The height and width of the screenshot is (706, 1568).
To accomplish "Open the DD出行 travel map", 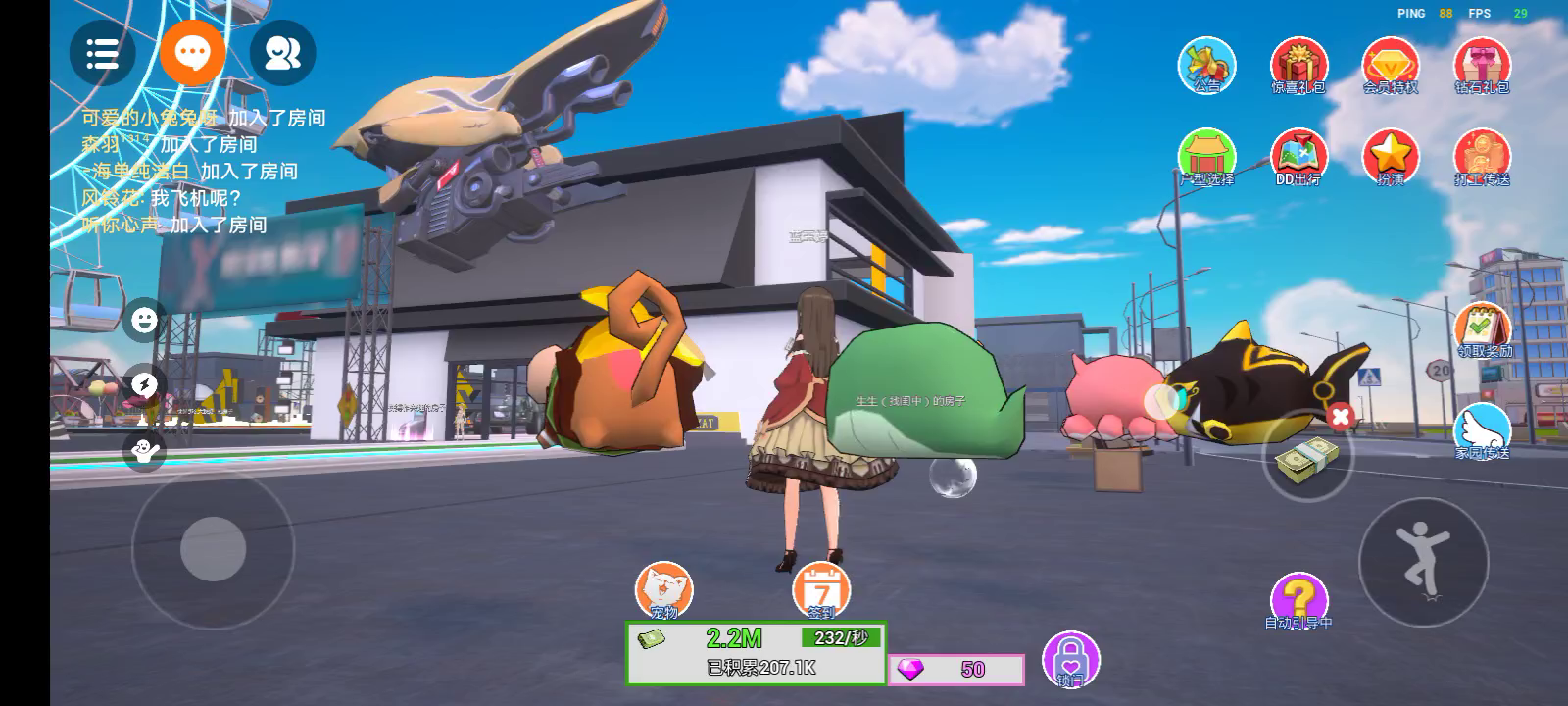I will (x=1298, y=157).
